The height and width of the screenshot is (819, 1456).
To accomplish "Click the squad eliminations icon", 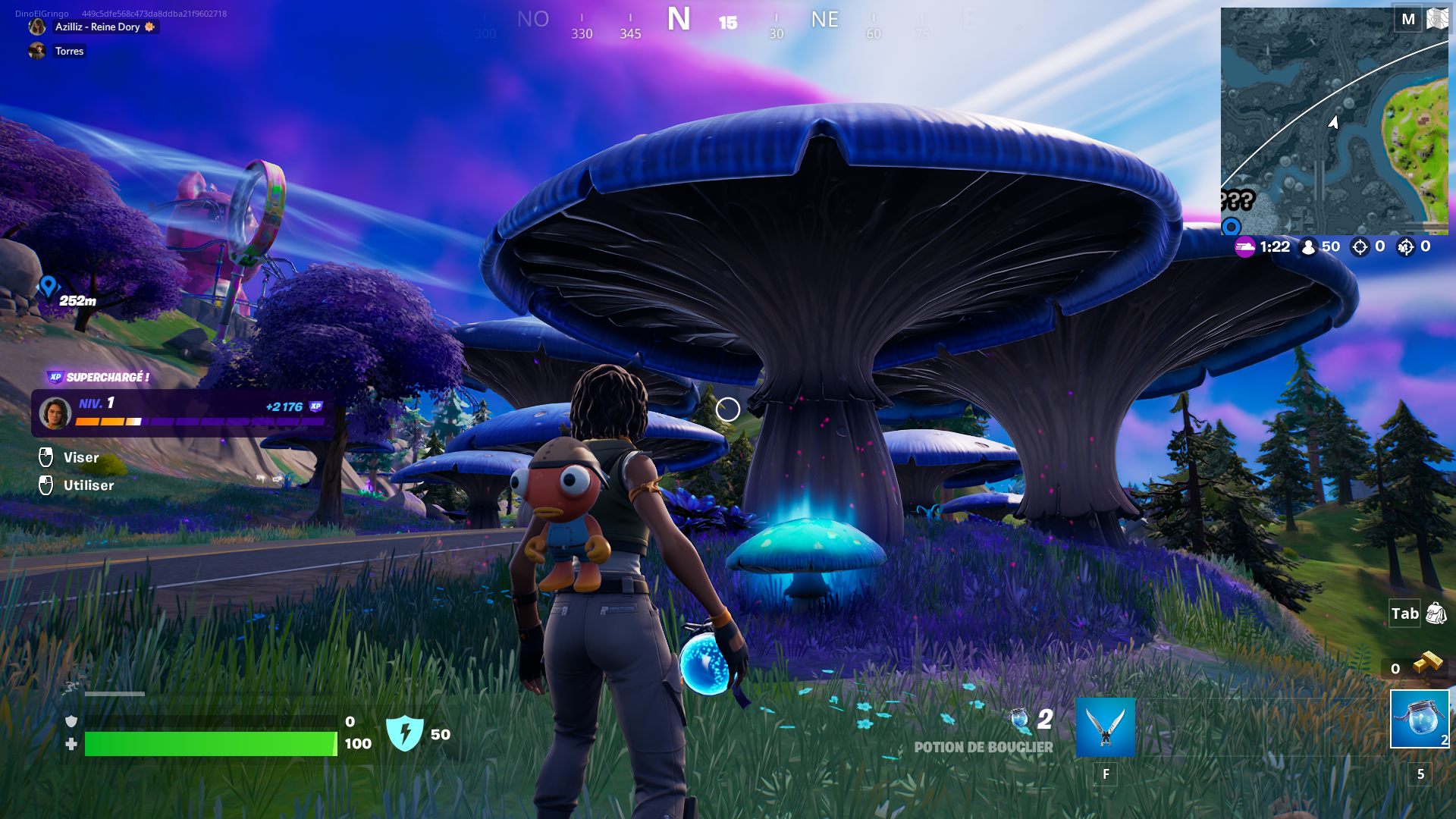I will coord(1407,246).
